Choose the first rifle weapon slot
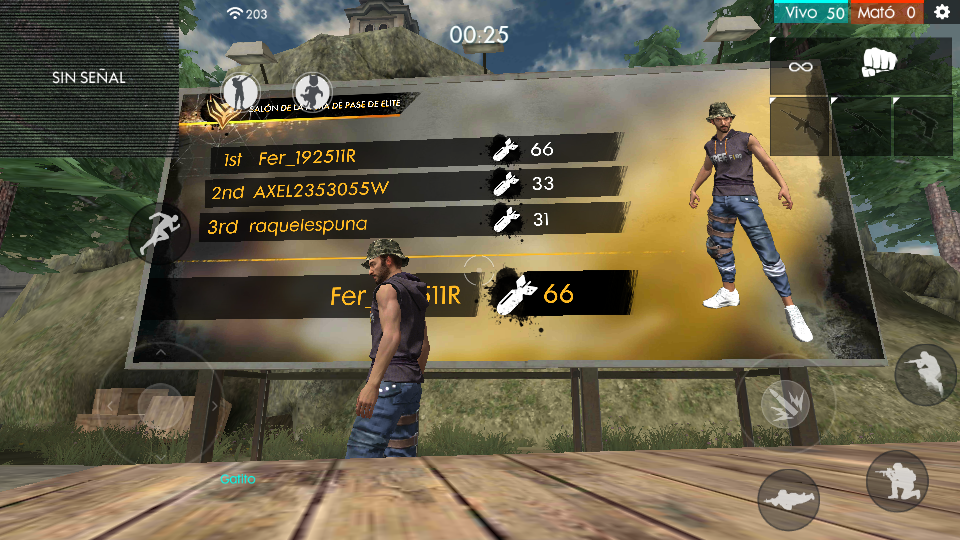Screen dimensions: 960x540 click(800, 125)
